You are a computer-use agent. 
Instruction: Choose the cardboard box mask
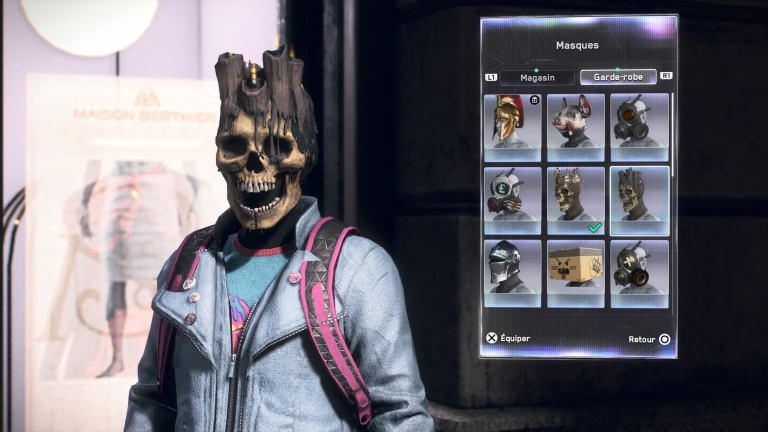pyautogui.click(x=576, y=273)
